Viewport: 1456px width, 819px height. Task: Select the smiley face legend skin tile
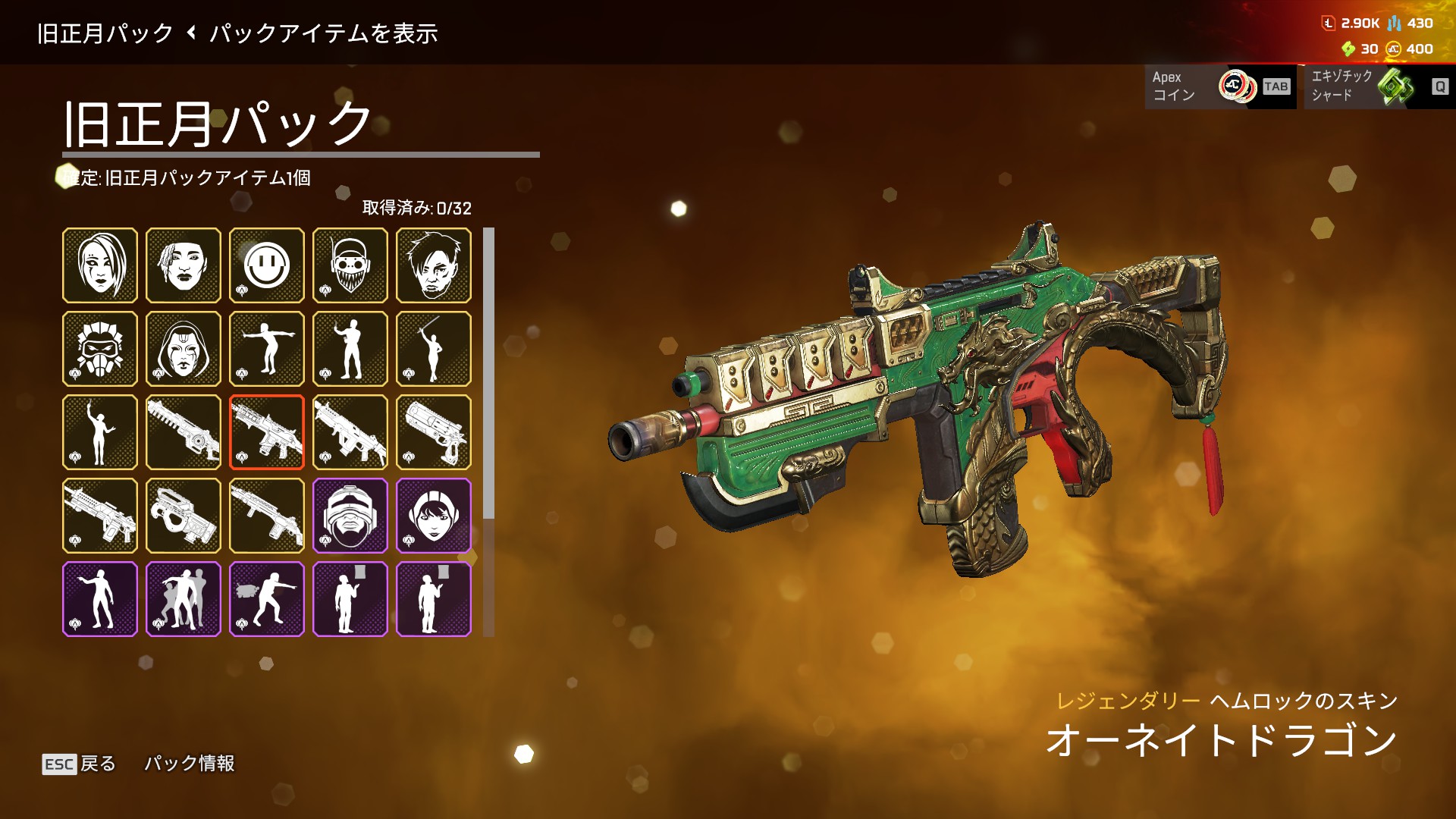click(267, 265)
